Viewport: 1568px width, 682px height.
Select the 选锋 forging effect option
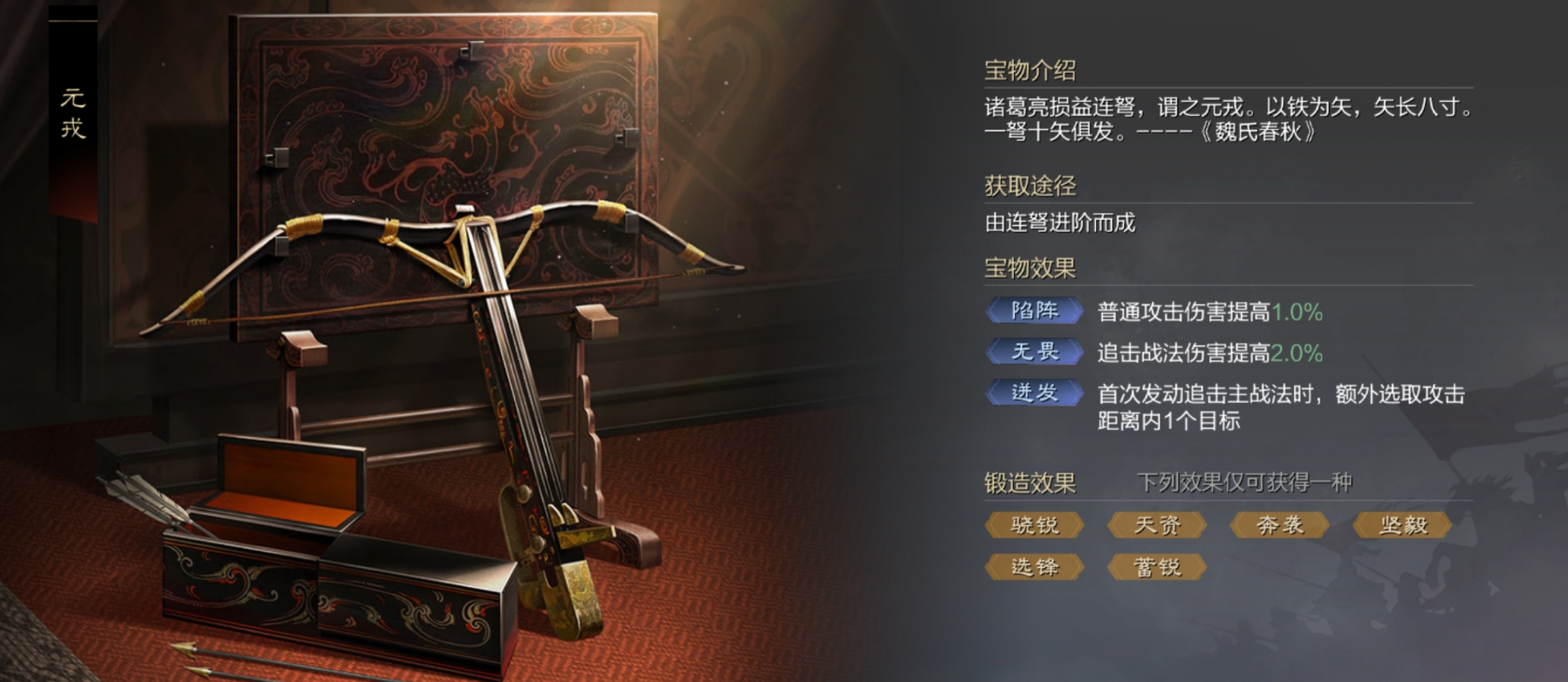click(1033, 566)
